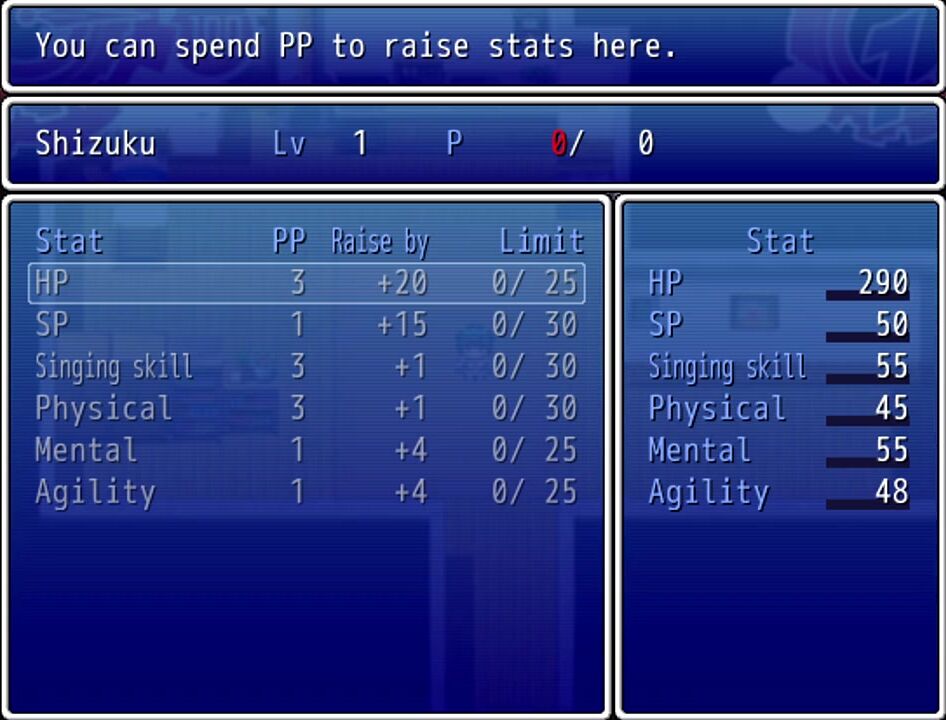Select the Agility stat row
The width and height of the screenshot is (946, 720).
(x=306, y=493)
